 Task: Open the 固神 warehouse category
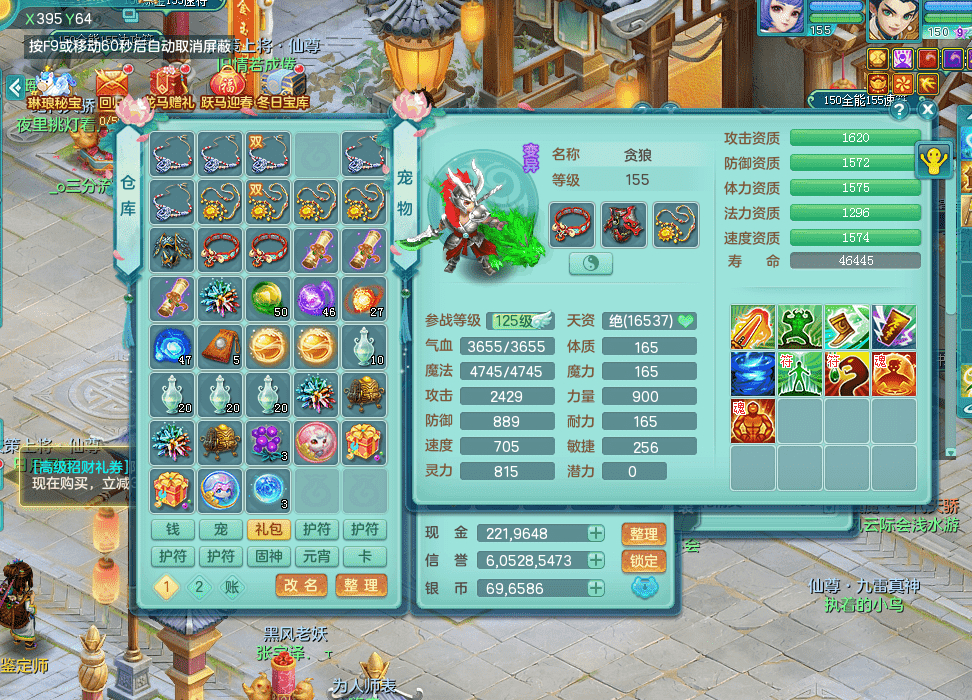(x=267, y=556)
